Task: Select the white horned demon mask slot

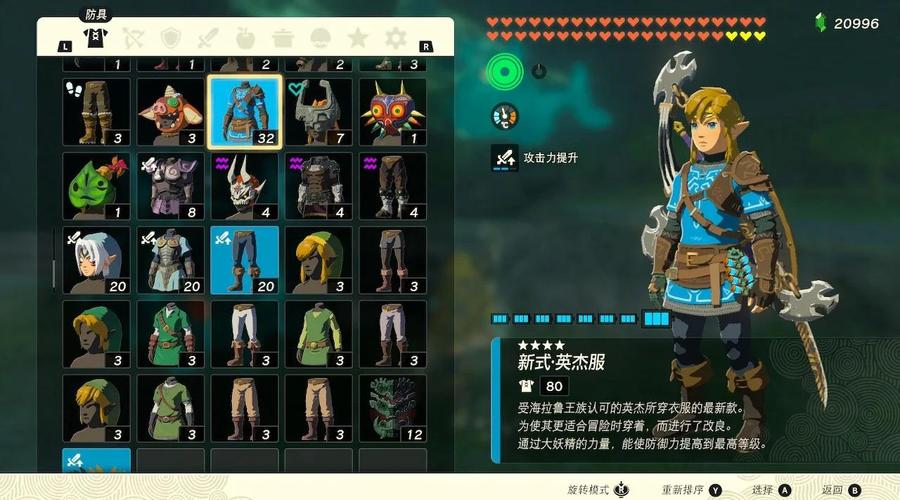Action: 245,186
